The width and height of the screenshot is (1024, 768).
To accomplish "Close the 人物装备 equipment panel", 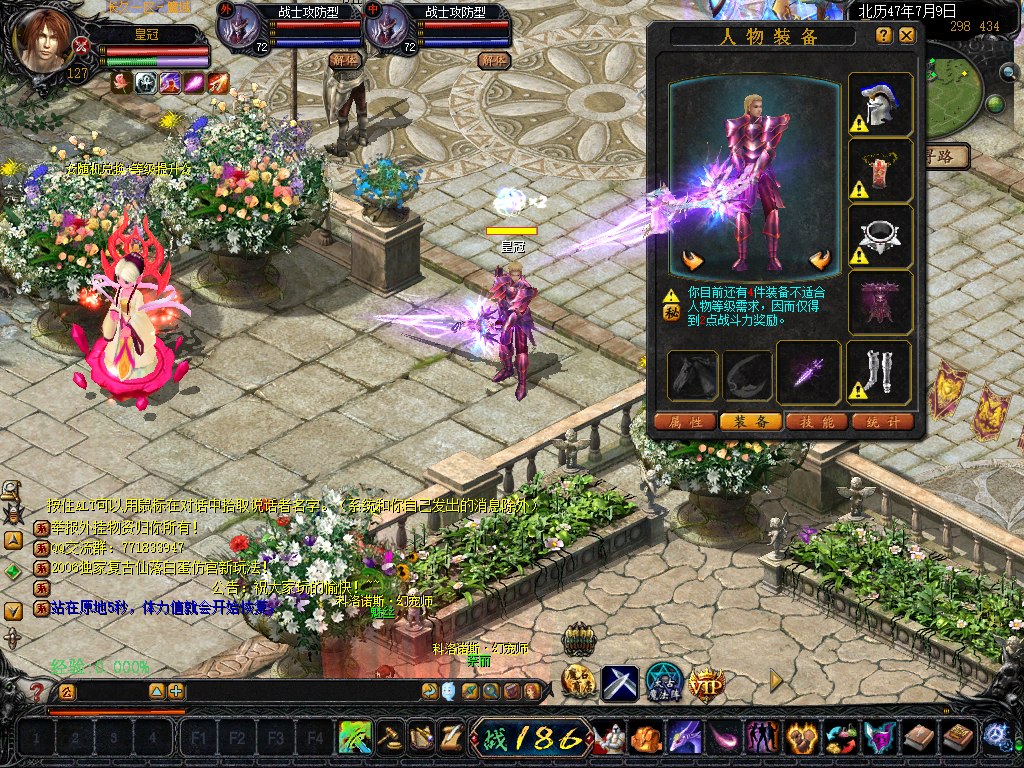I will 907,35.
